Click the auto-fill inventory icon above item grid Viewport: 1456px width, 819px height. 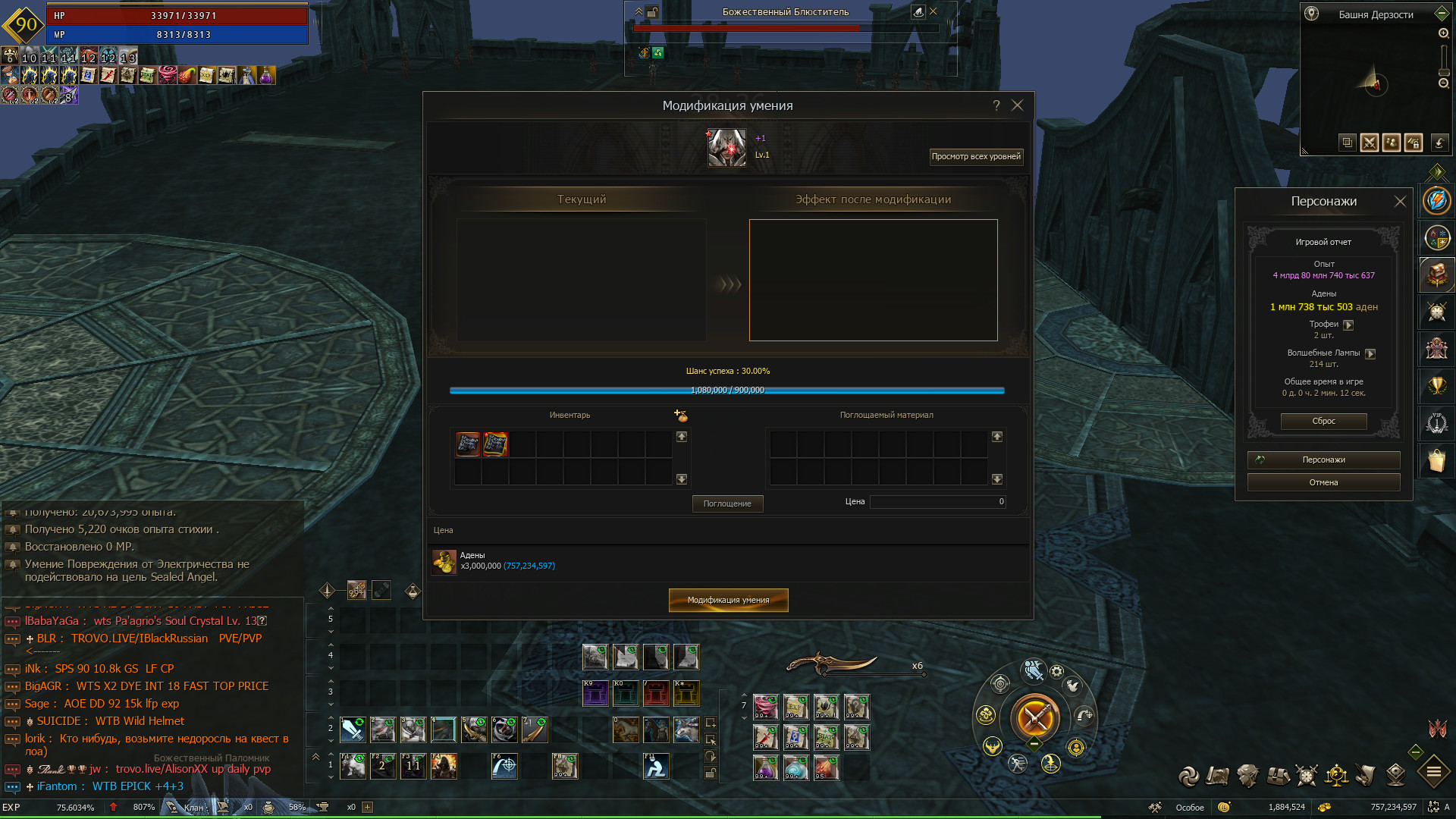click(x=680, y=415)
